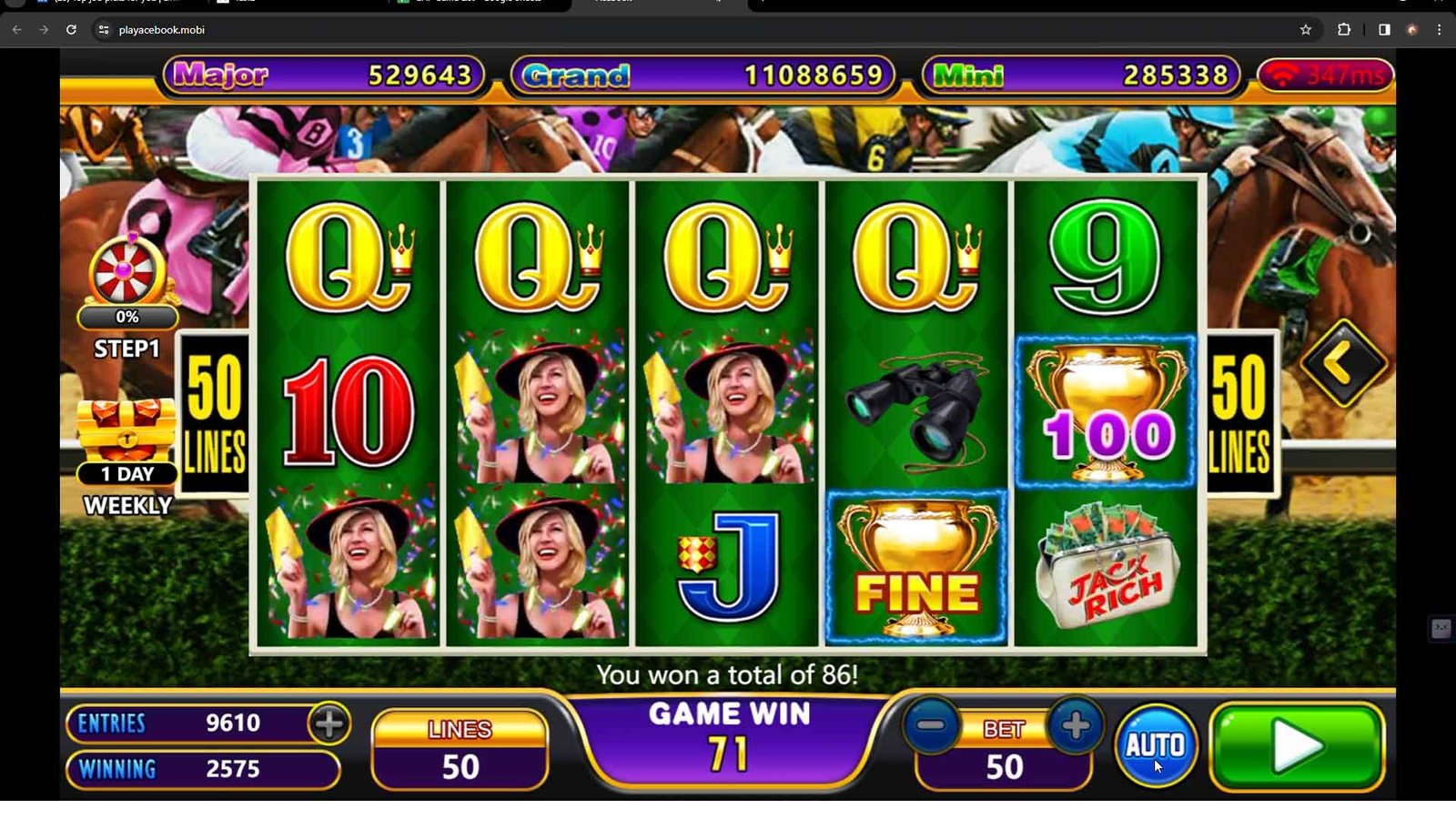Screen dimensions: 1456x819
Task: Open the WEEKLY treasure chest reward
Action: (126, 432)
